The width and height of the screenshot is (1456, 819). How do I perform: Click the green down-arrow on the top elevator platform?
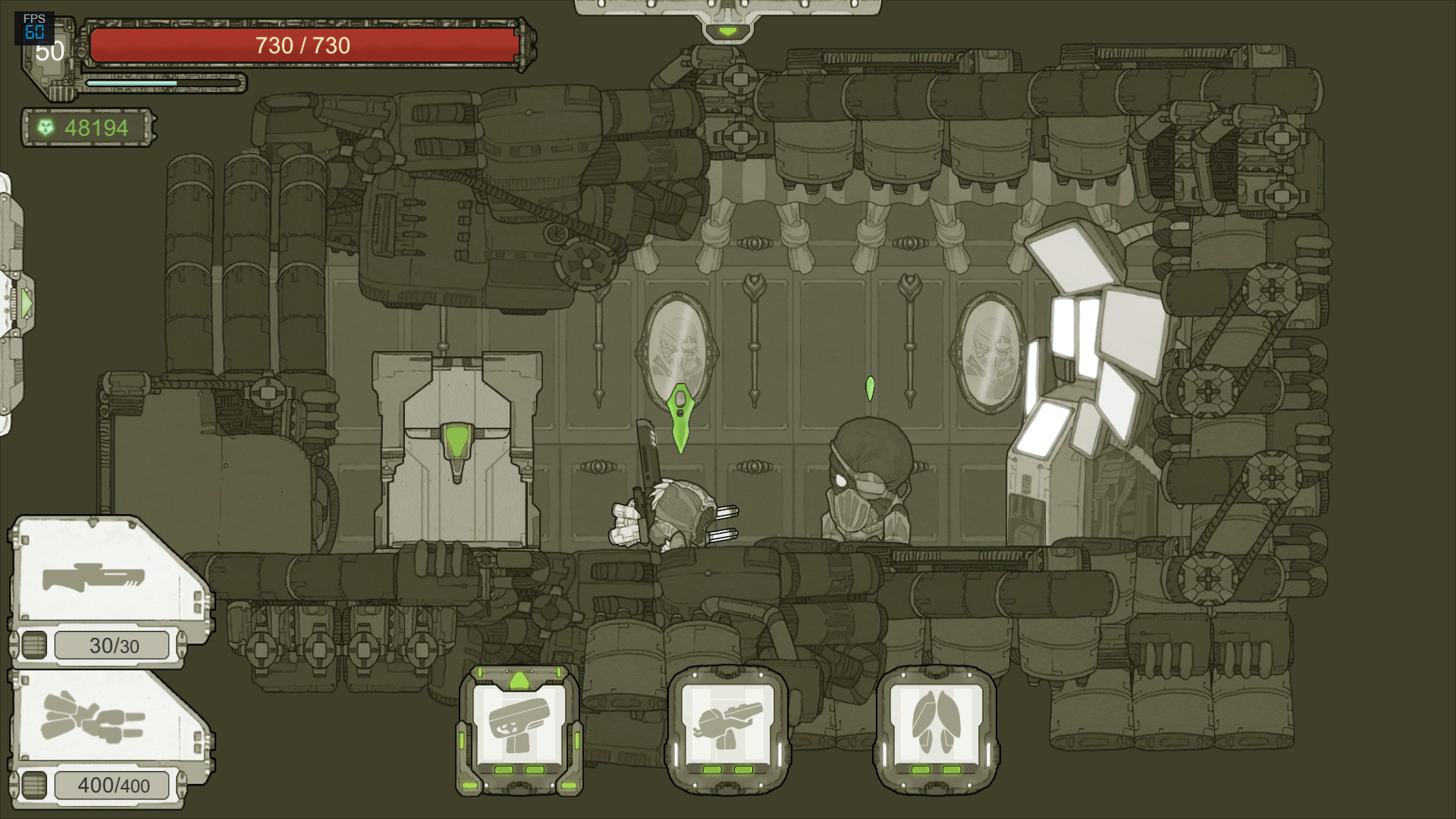pos(729,31)
